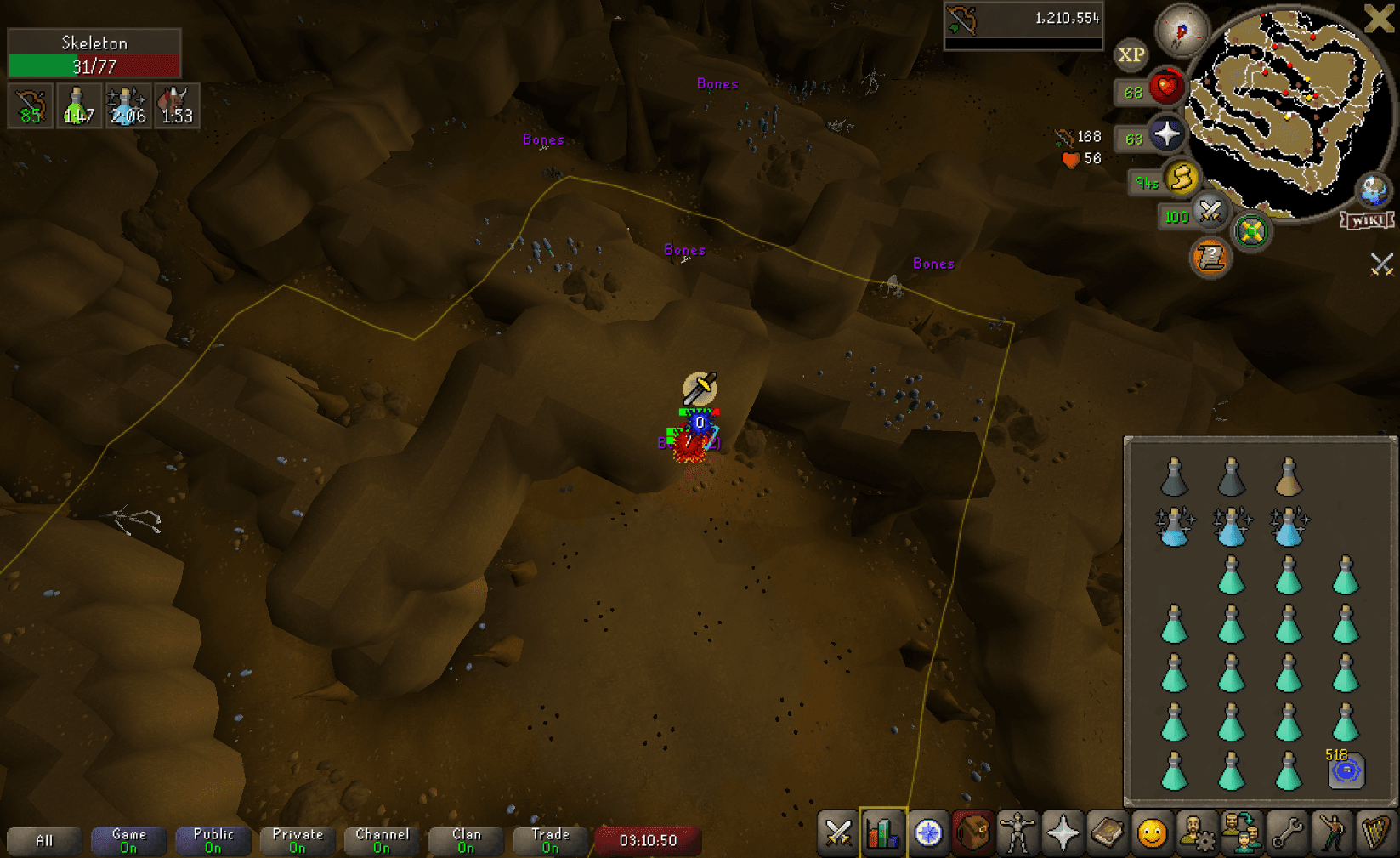1400x858 pixels.
Task: Open the Equipment tab
Action: pyautogui.click(x=1017, y=835)
